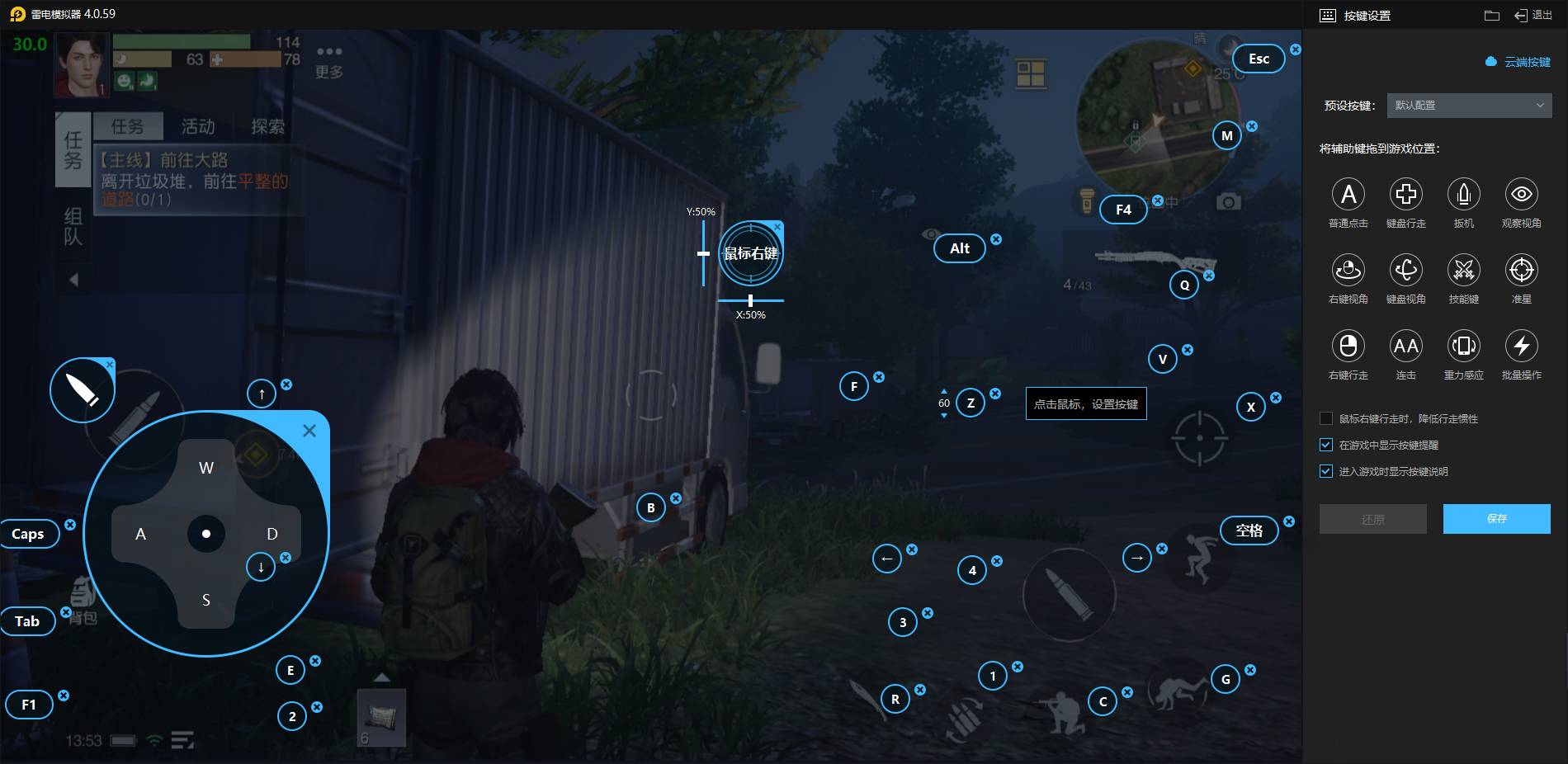Pick the 扳机 trigger tool
Screen dimensions: 1568x764
[1464, 195]
